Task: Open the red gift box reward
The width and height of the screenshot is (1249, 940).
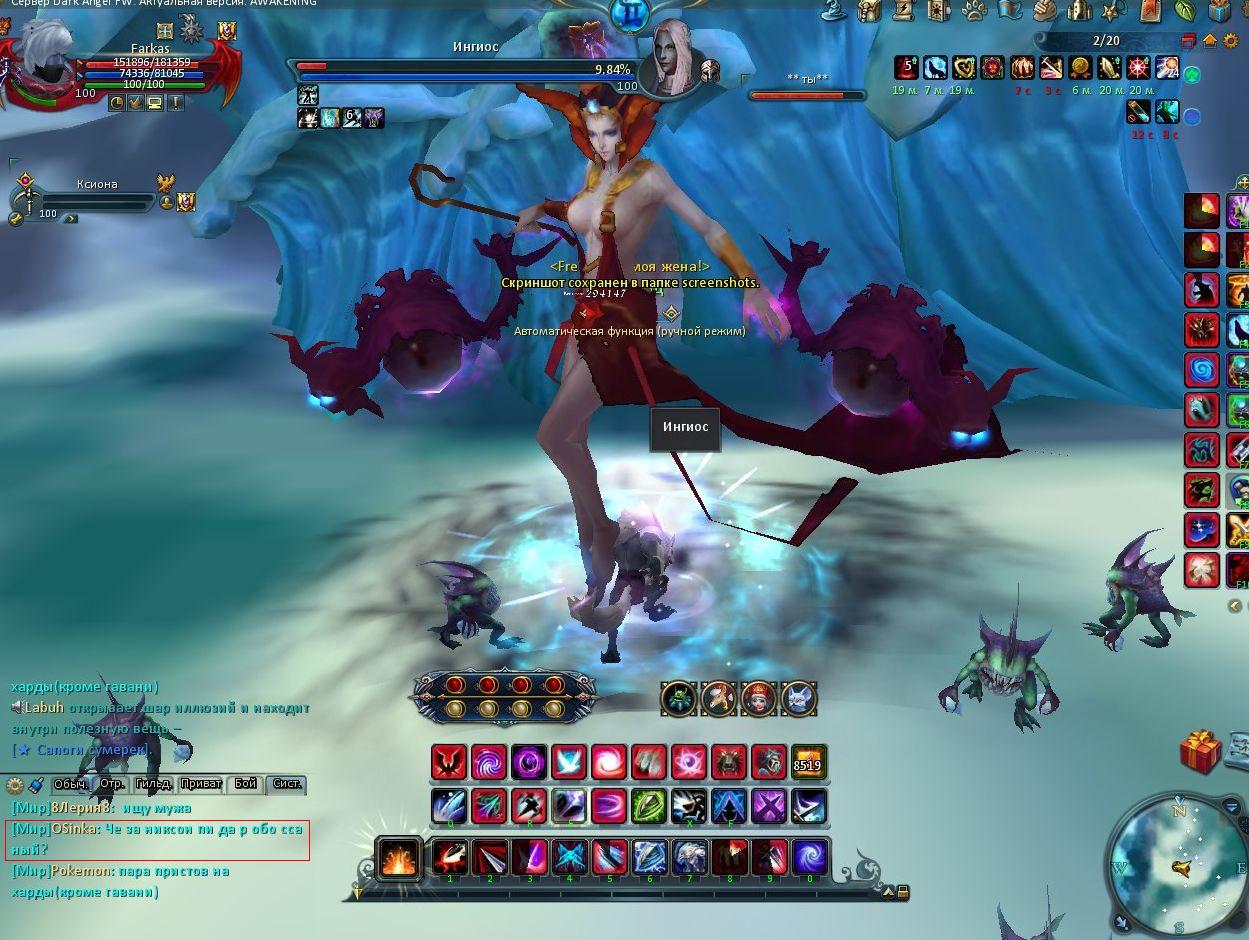Action: point(1199,751)
